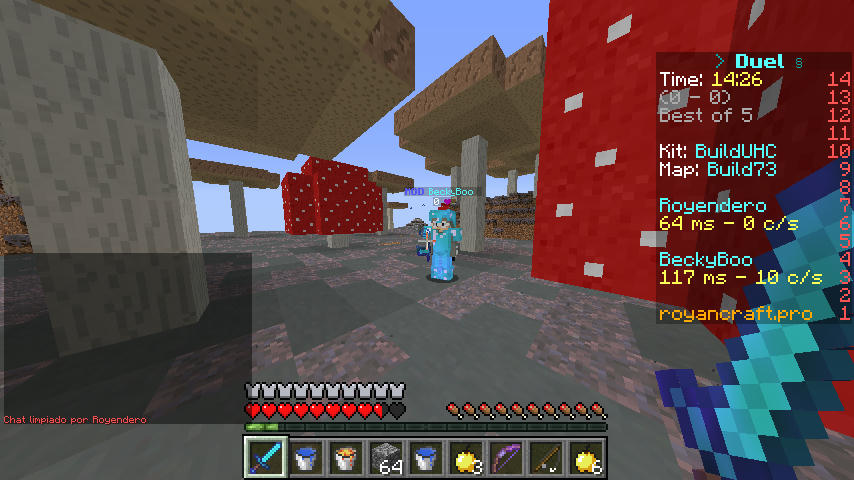Equip the enchanted bow from the hotbar
Image resolution: width=854 pixels, height=480 pixels.
(x=506, y=457)
